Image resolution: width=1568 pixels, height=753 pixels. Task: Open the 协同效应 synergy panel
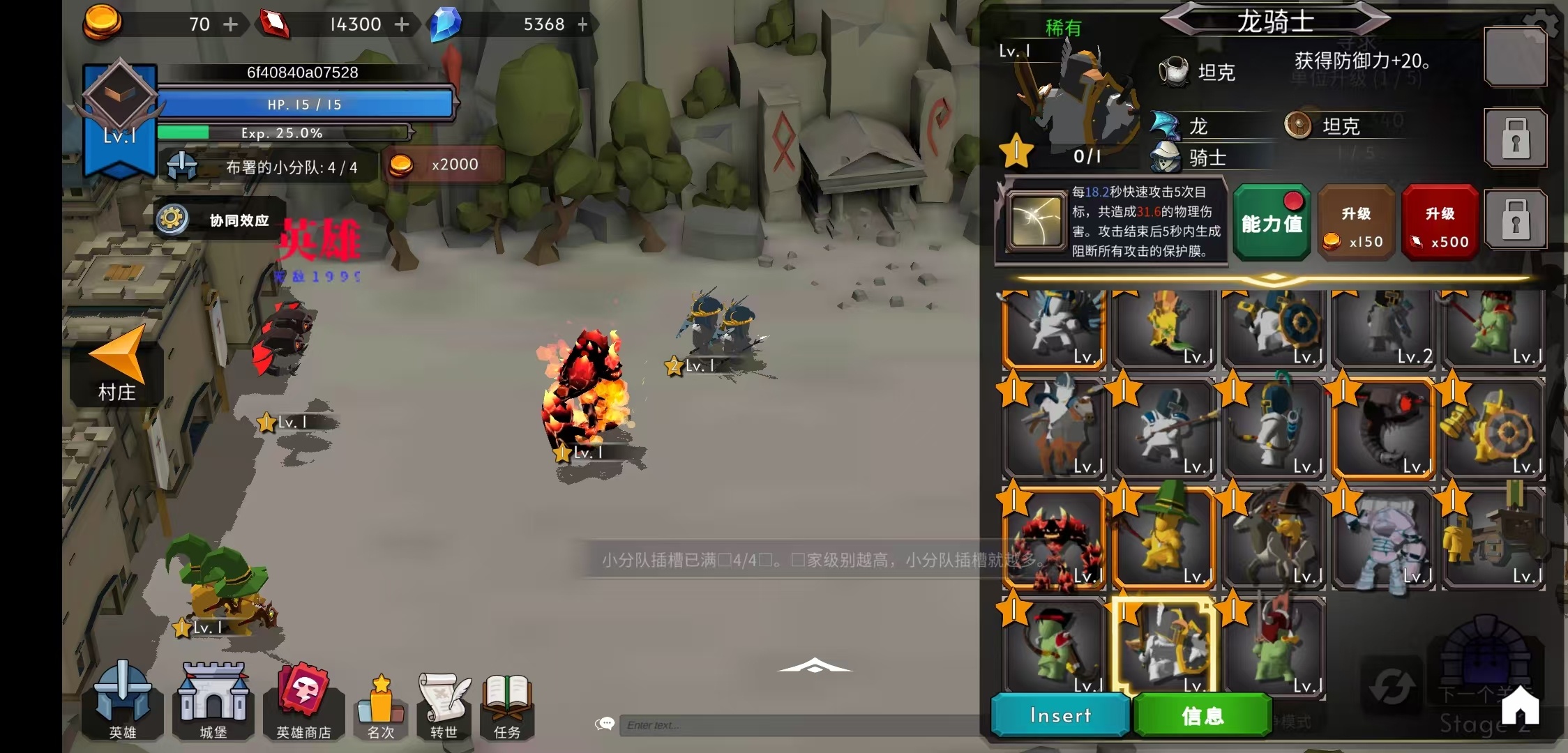tap(220, 220)
